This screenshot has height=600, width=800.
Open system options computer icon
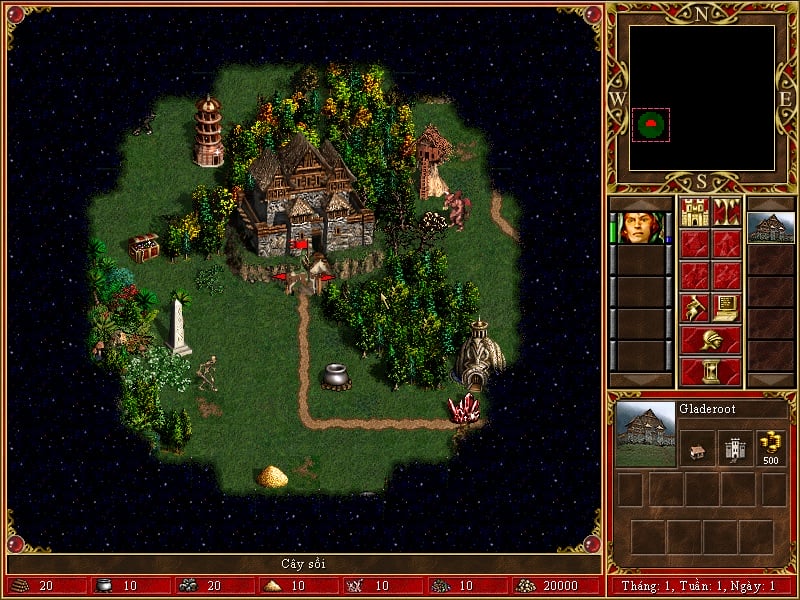[x=727, y=308]
